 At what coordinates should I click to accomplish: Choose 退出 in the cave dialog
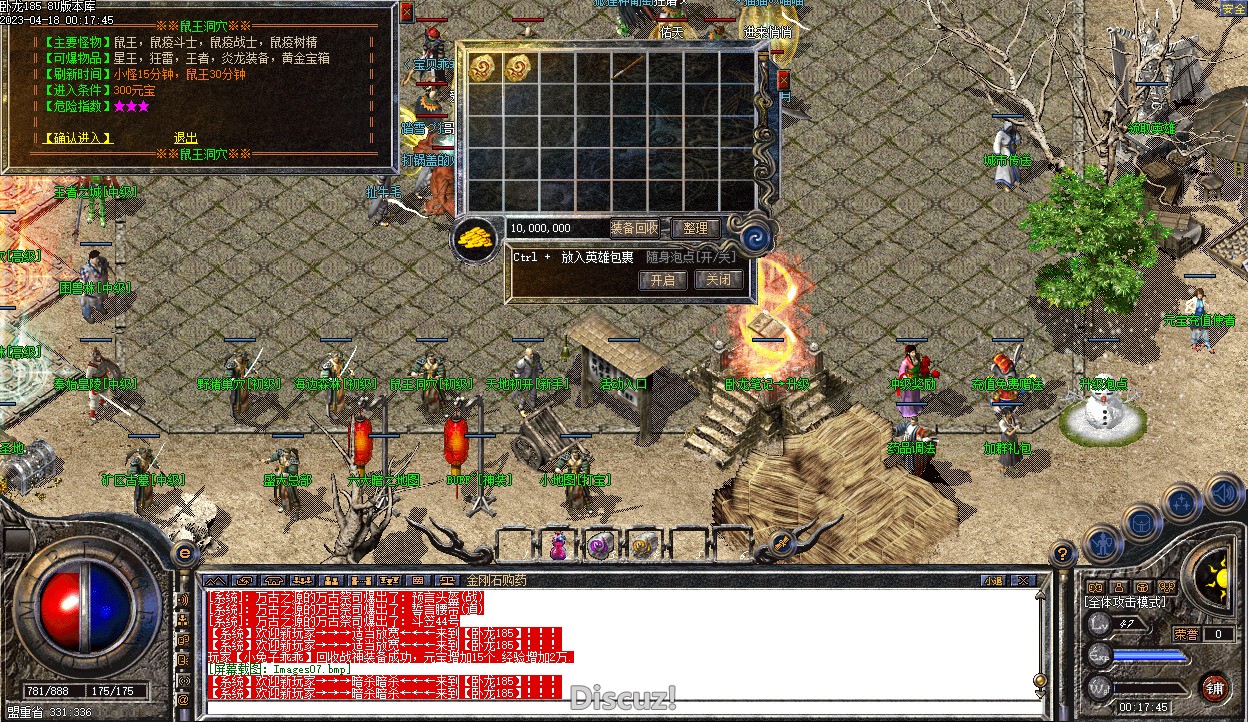[185, 138]
